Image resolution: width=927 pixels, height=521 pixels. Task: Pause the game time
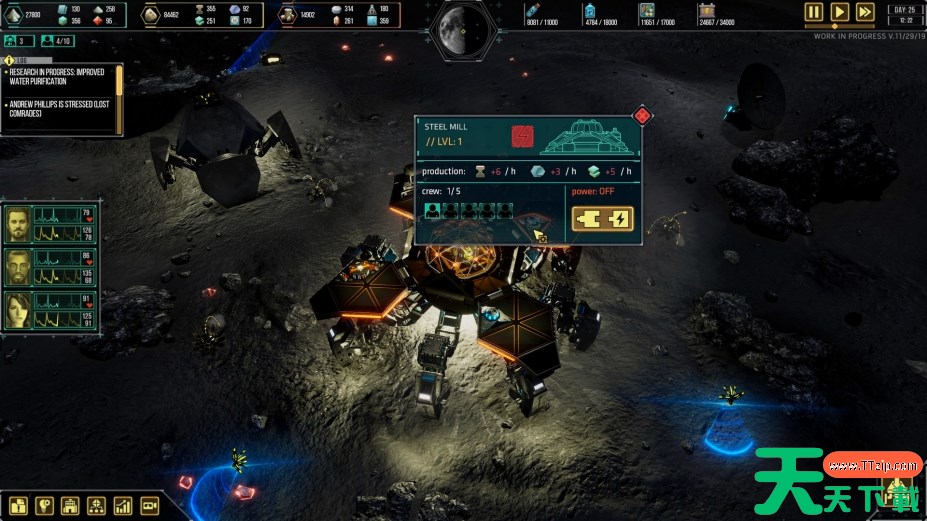[814, 12]
